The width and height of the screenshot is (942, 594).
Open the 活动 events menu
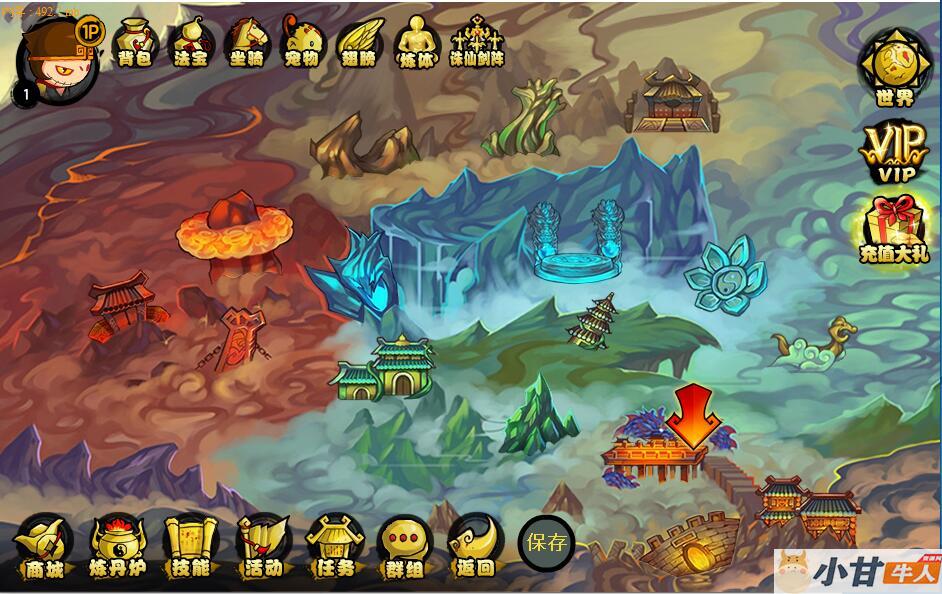262,546
